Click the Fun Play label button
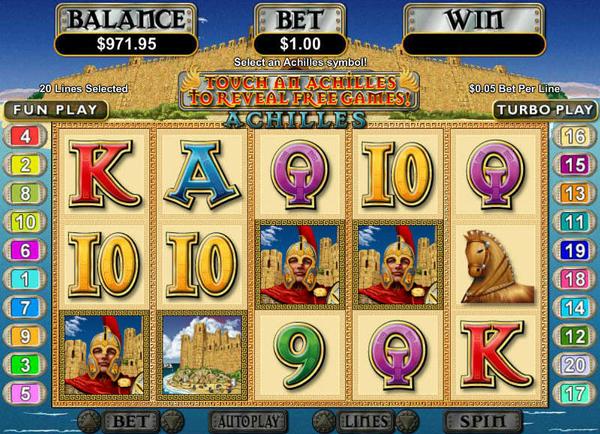 pos(41,109)
